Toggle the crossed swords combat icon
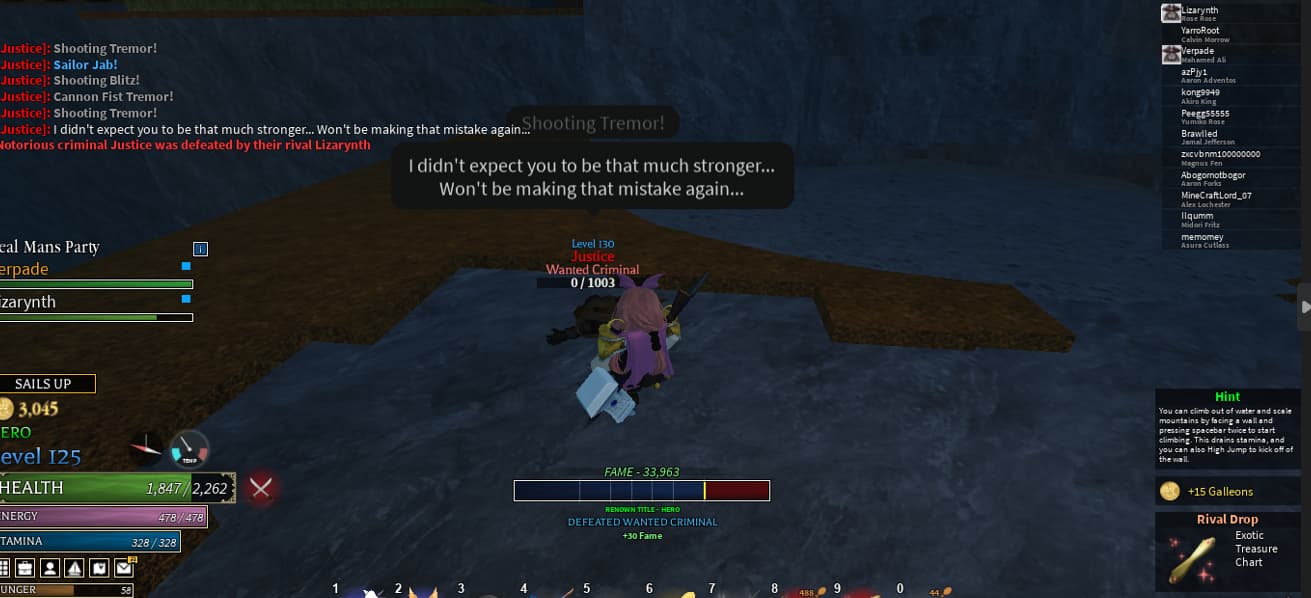 click(262, 488)
